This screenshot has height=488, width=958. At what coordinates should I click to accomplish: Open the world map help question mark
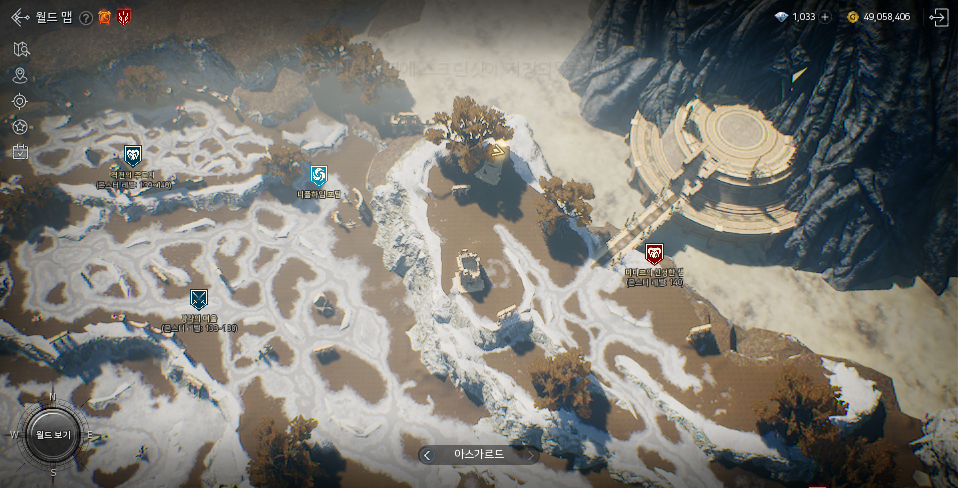click(x=86, y=17)
